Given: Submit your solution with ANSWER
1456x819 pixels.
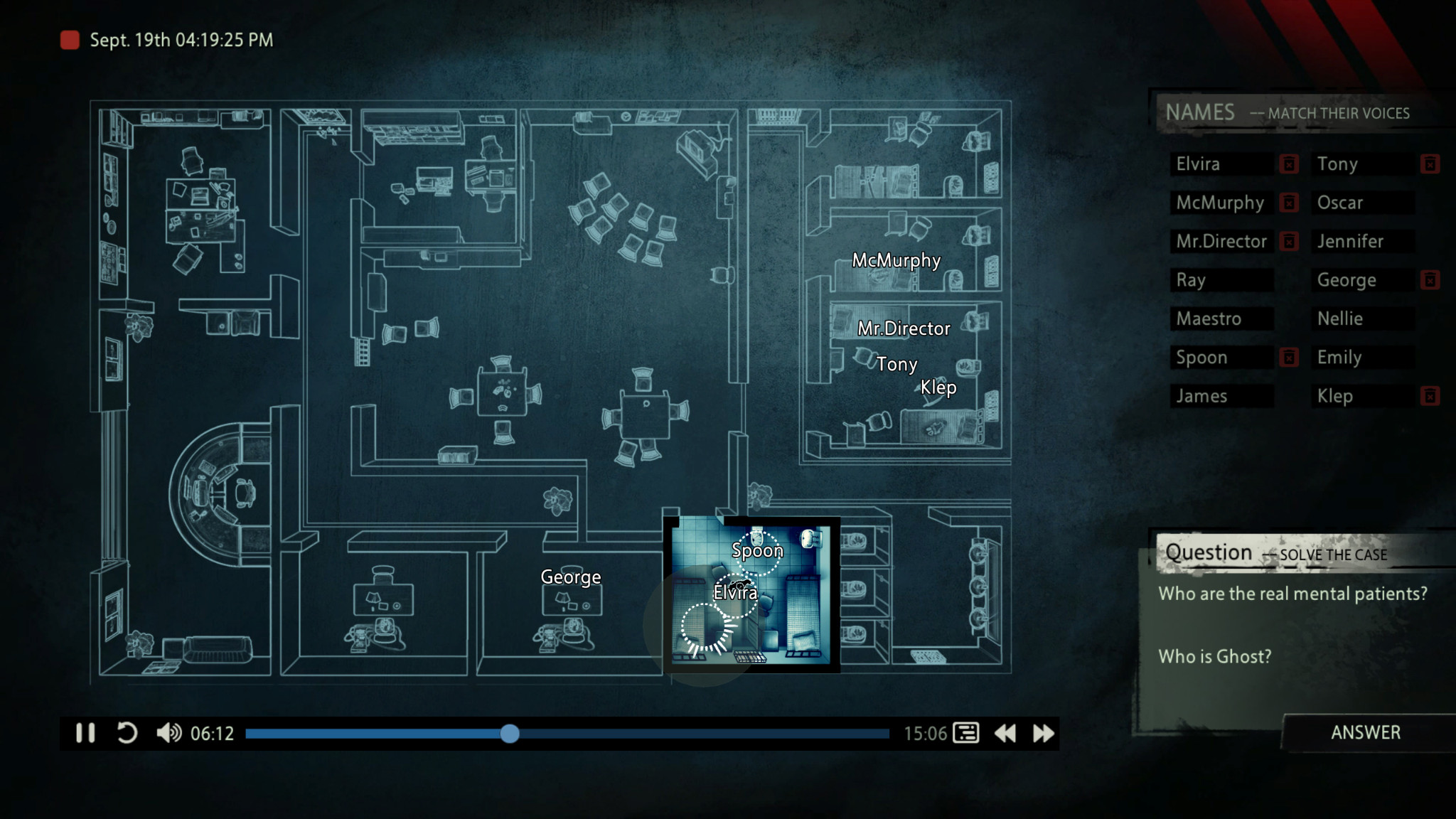Looking at the screenshot, I should [x=1365, y=732].
